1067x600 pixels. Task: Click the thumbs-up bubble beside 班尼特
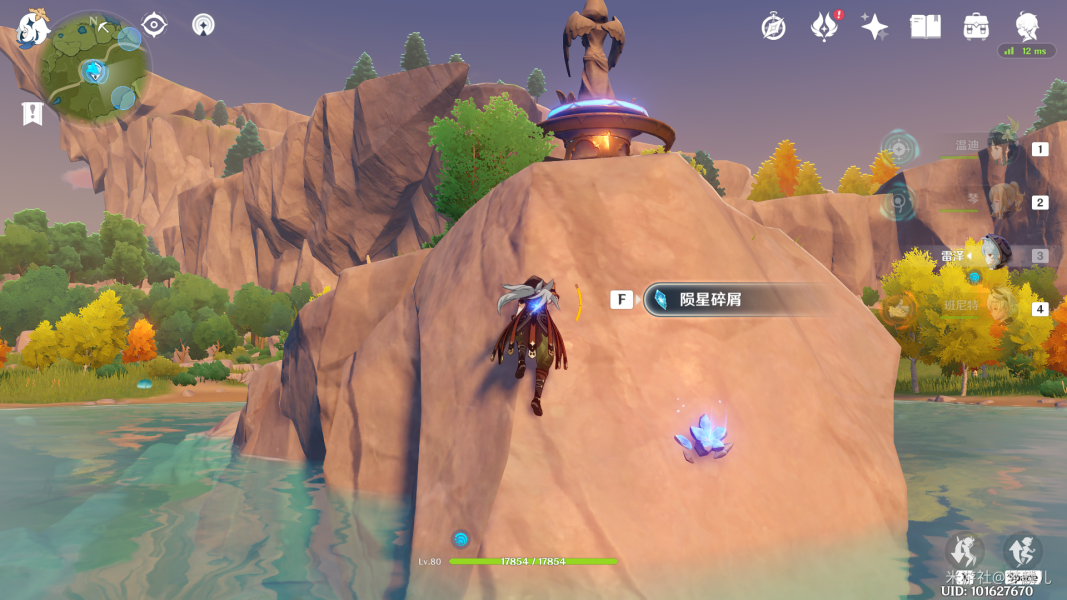click(900, 308)
